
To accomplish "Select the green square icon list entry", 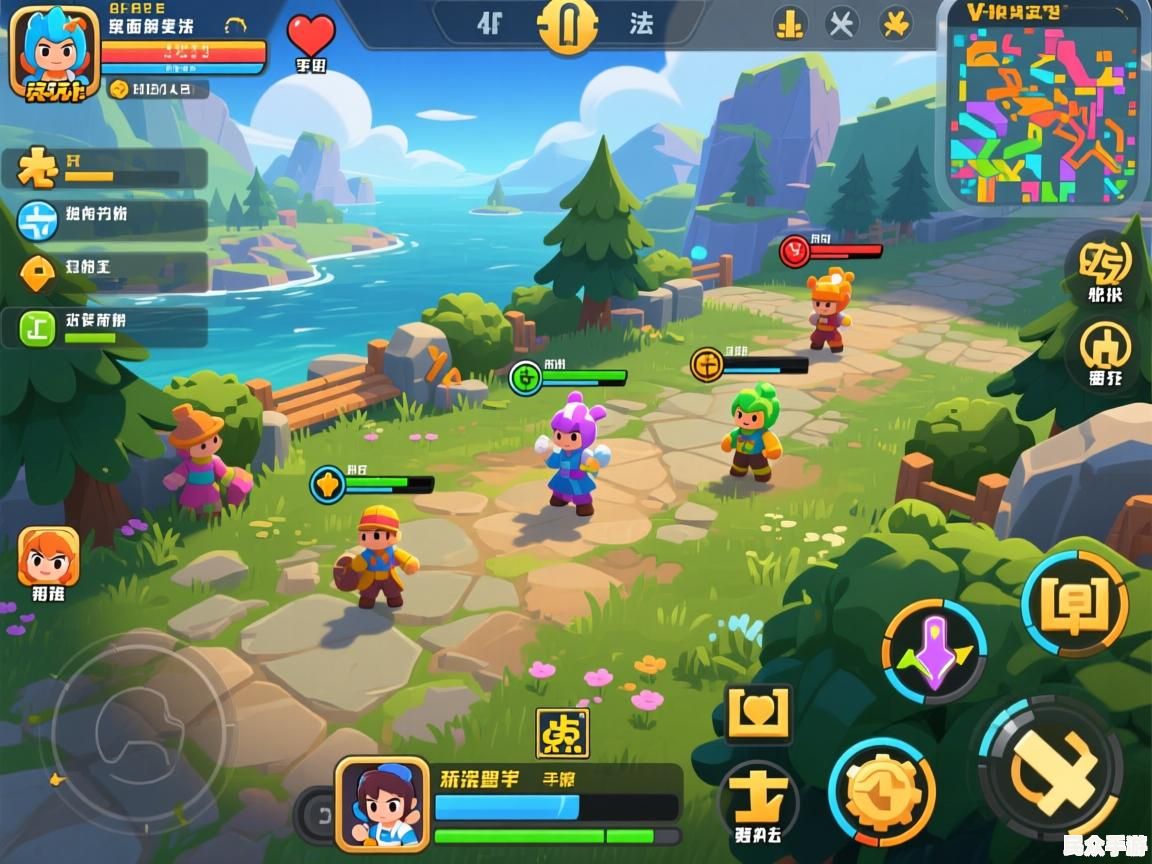I will coord(38,327).
